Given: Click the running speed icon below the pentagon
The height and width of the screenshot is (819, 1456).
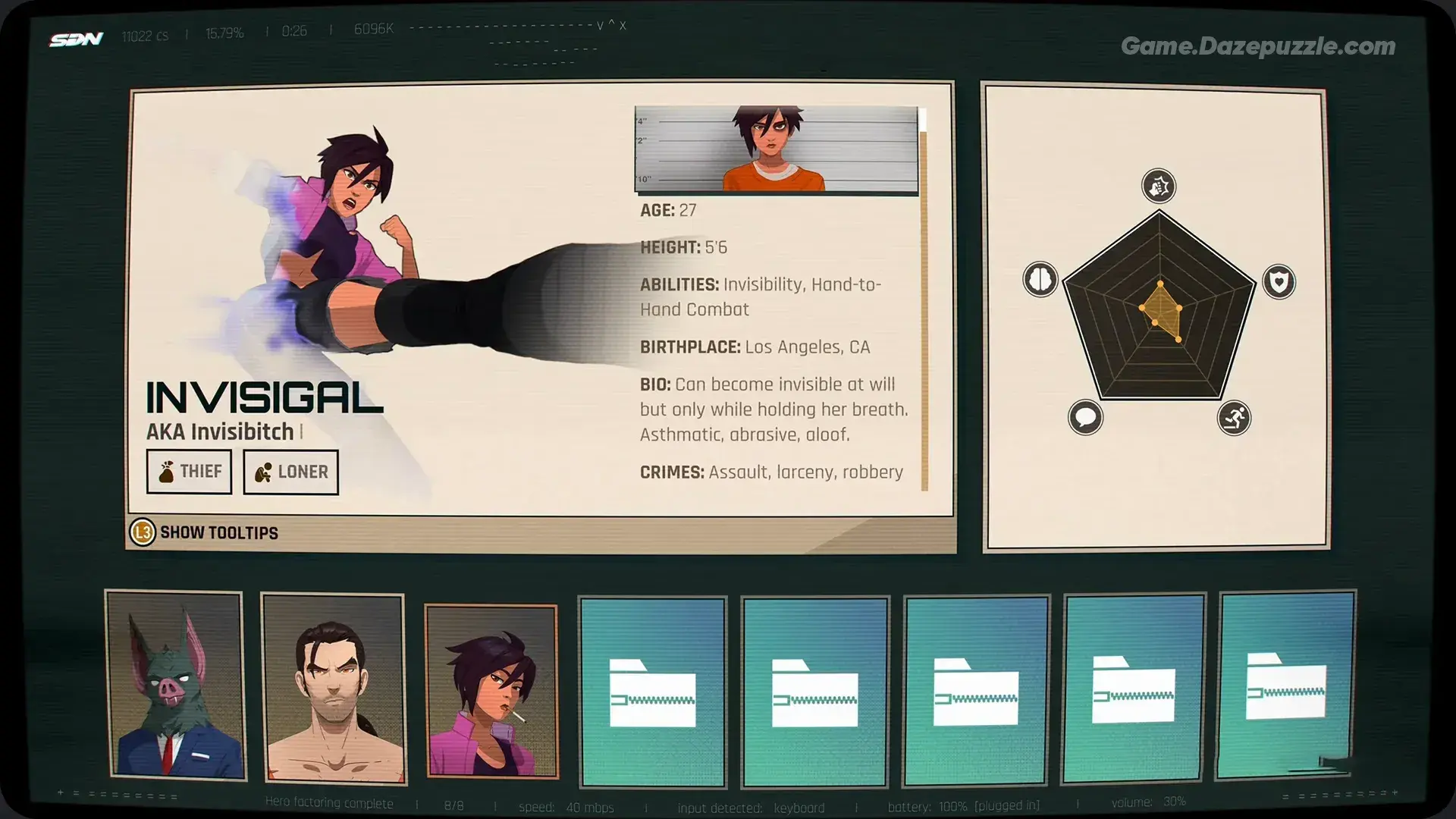Looking at the screenshot, I should click(1235, 419).
